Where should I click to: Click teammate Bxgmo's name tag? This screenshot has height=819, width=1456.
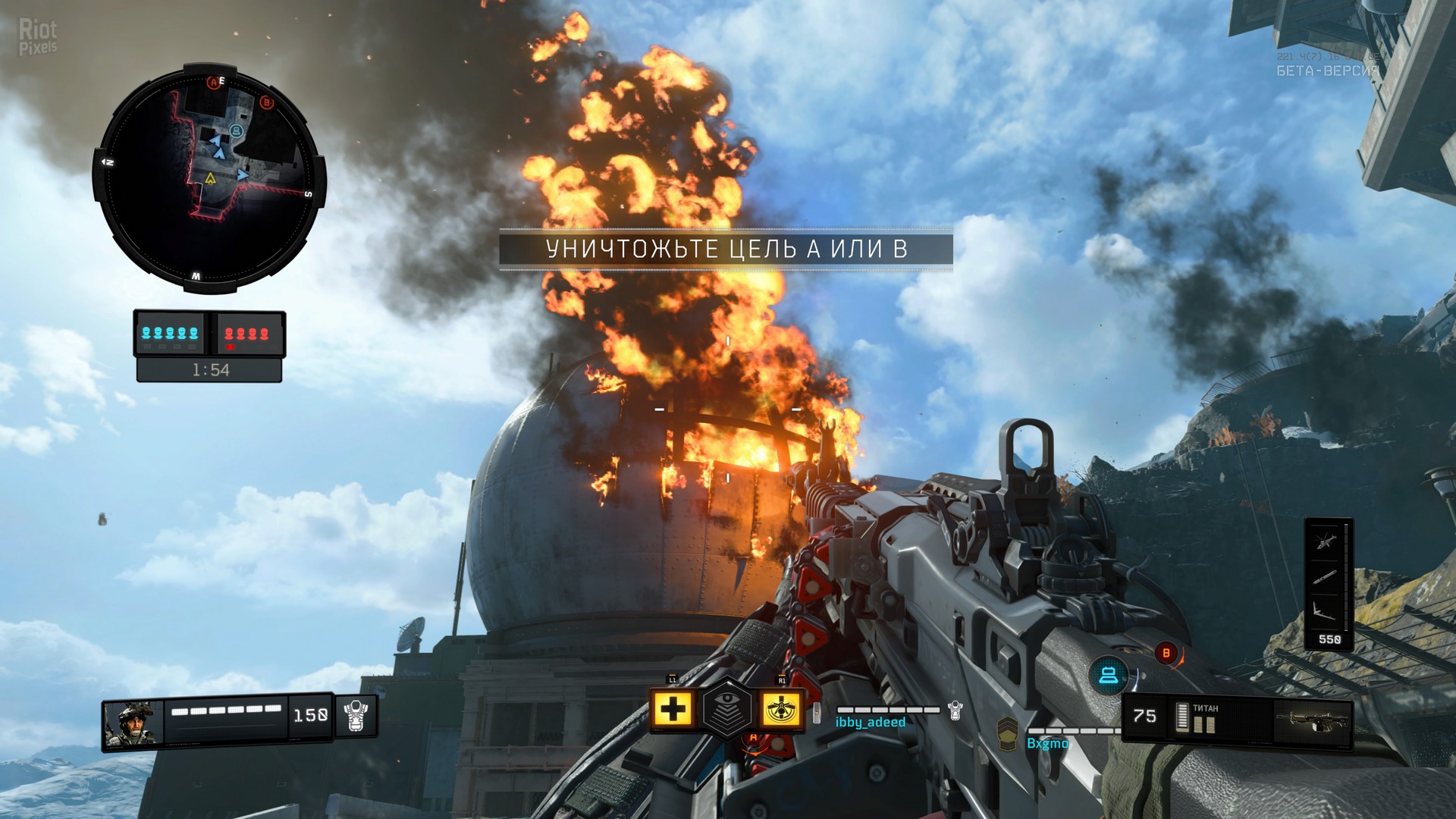coord(1047,743)
